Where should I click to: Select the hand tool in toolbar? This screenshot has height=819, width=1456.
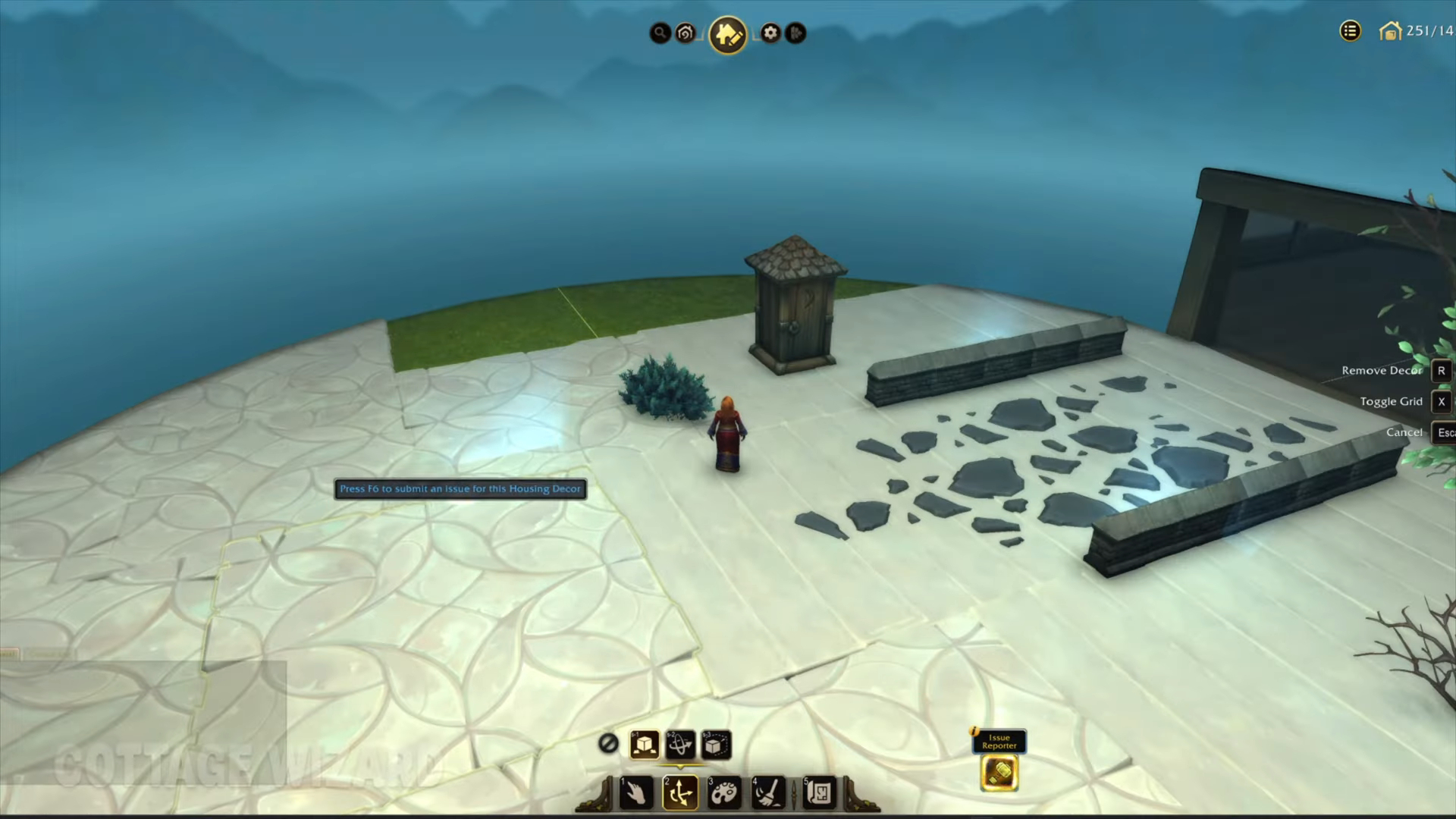[x=635, y=793]
